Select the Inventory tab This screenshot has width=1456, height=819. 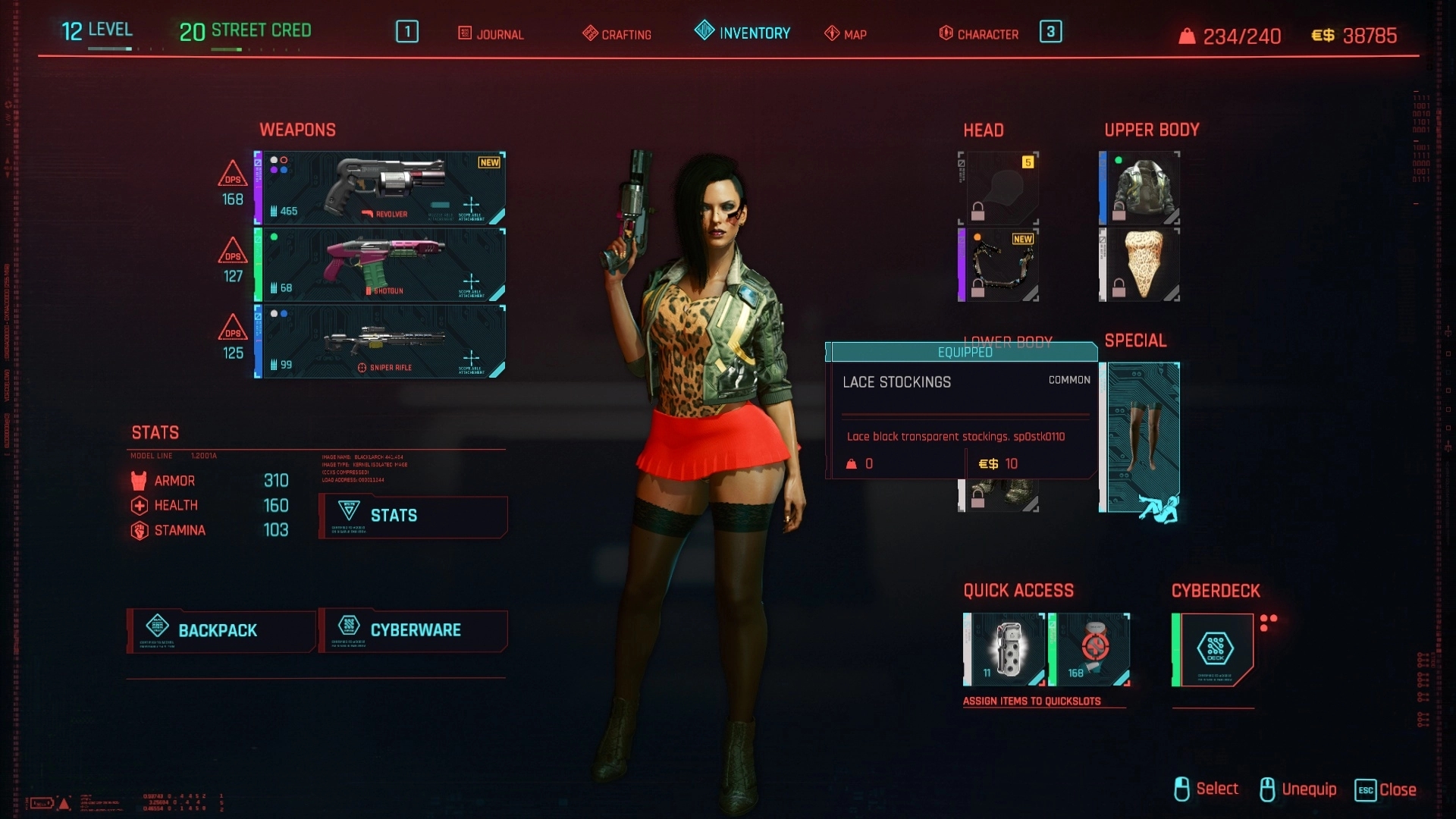742,33
